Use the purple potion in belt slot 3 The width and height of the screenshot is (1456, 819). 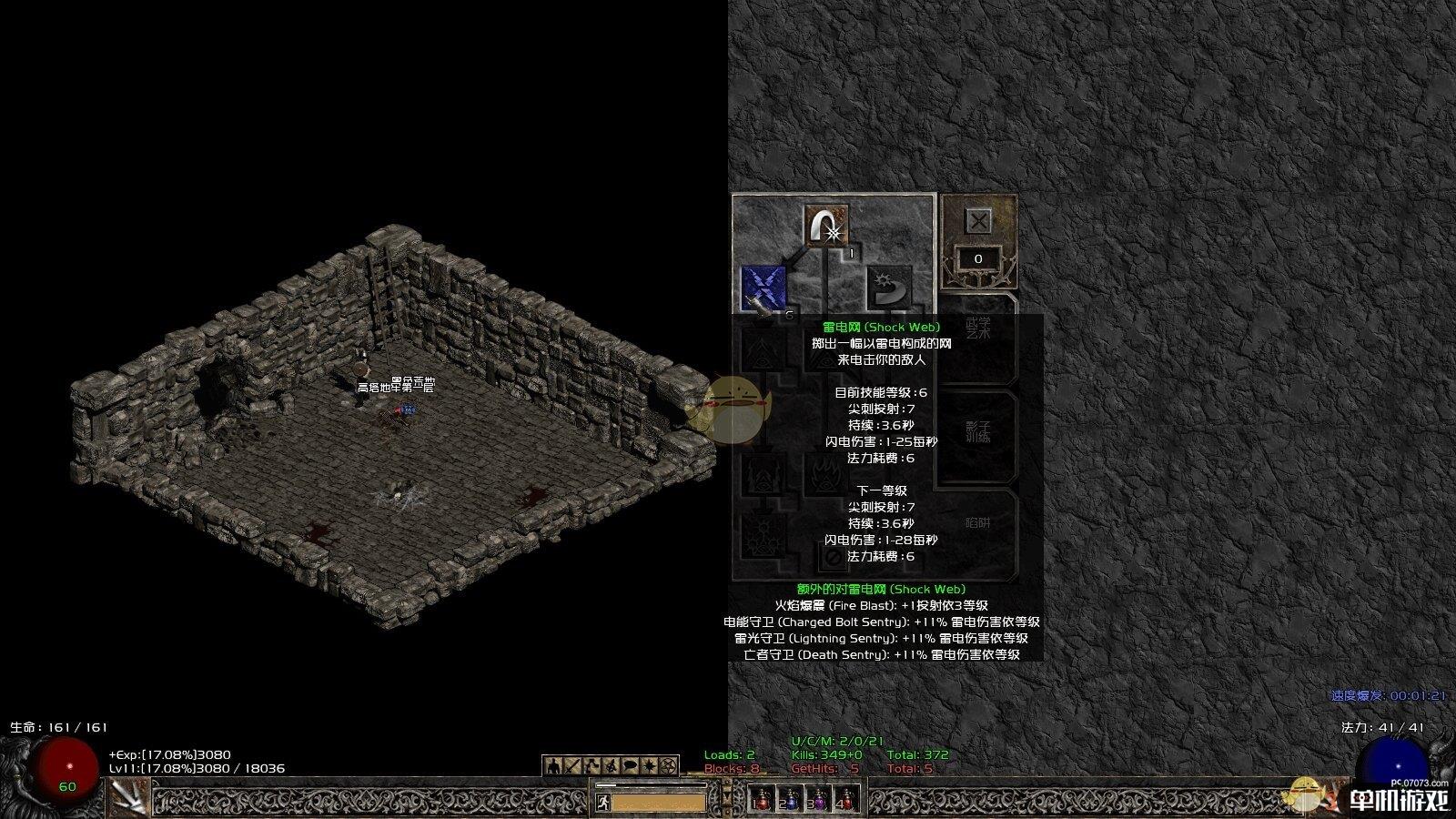818,799
